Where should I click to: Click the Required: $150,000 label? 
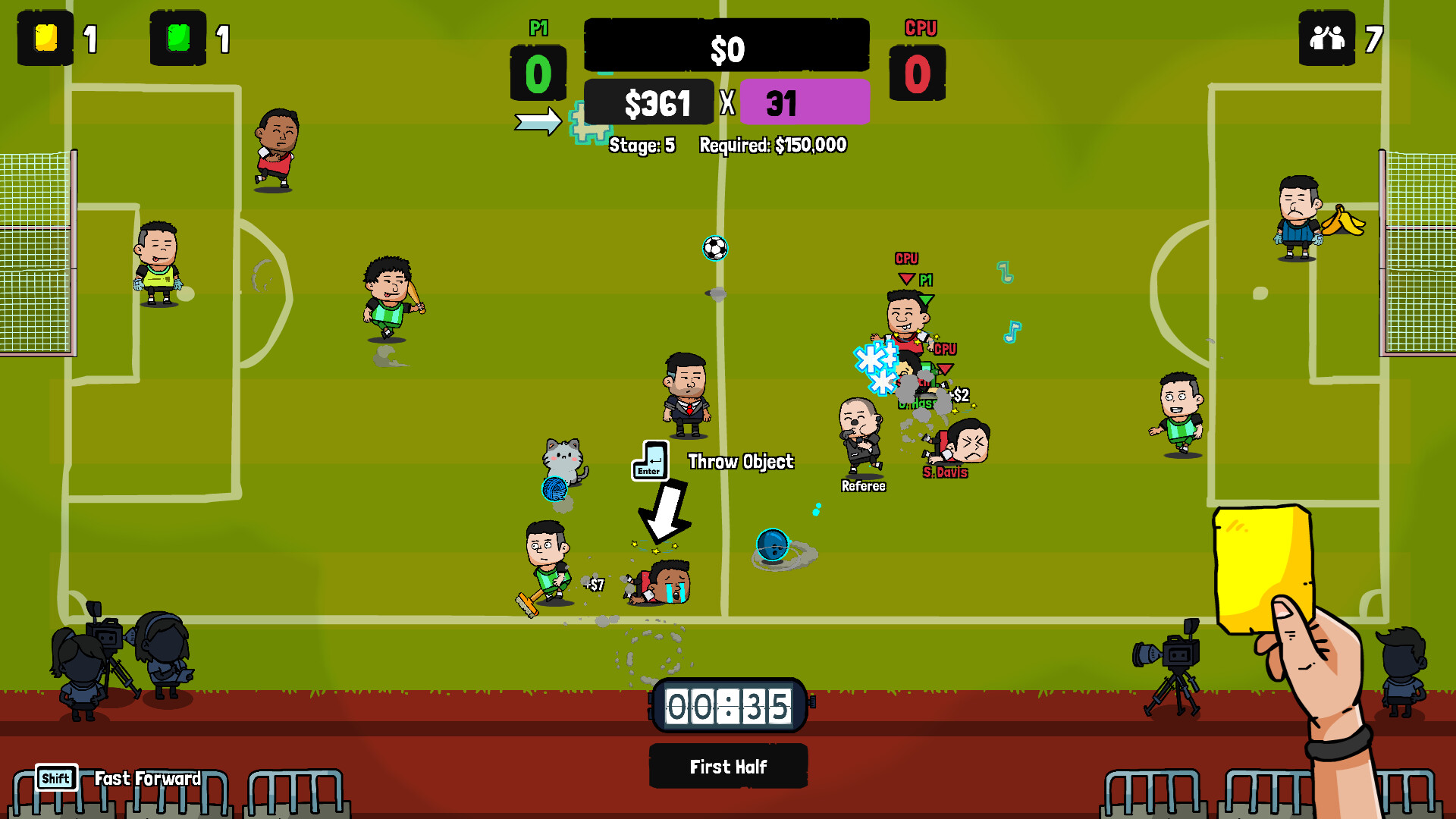tap(773, 146)
